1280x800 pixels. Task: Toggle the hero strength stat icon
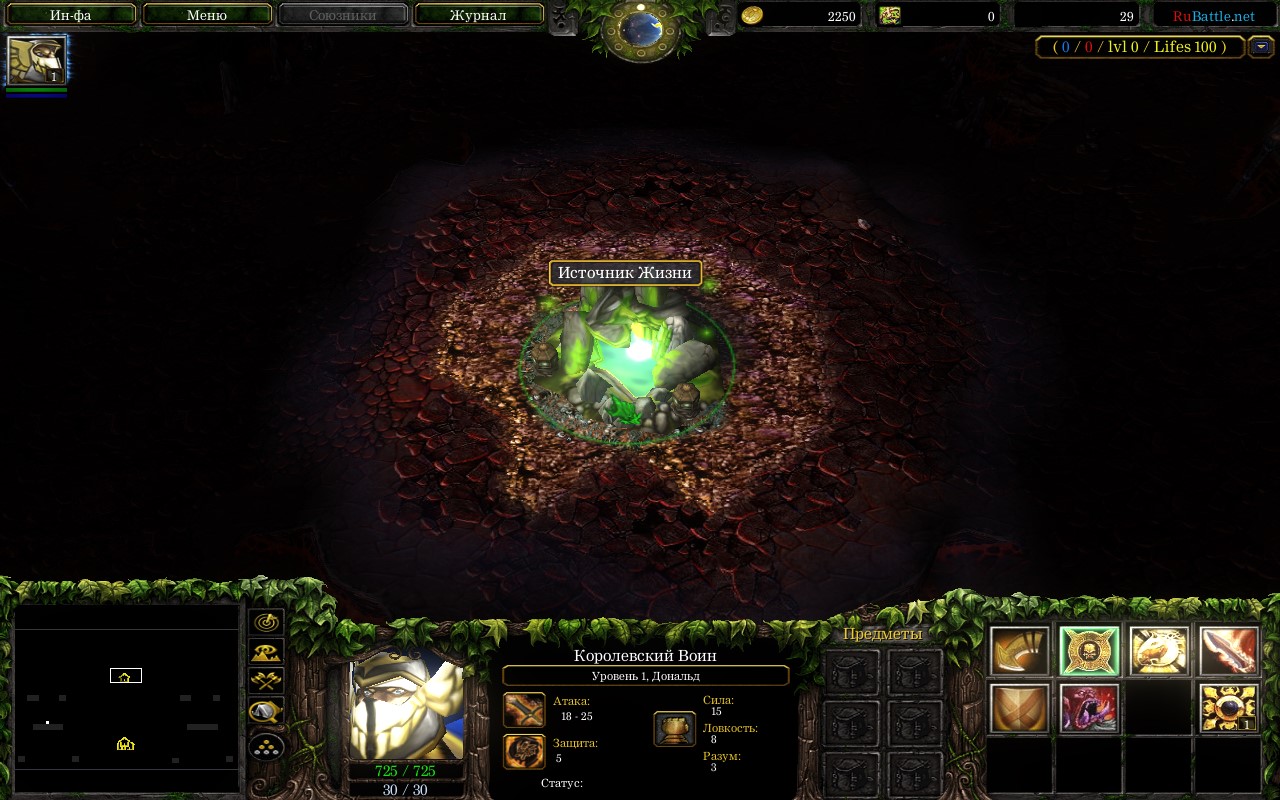(x=674, y=728)
